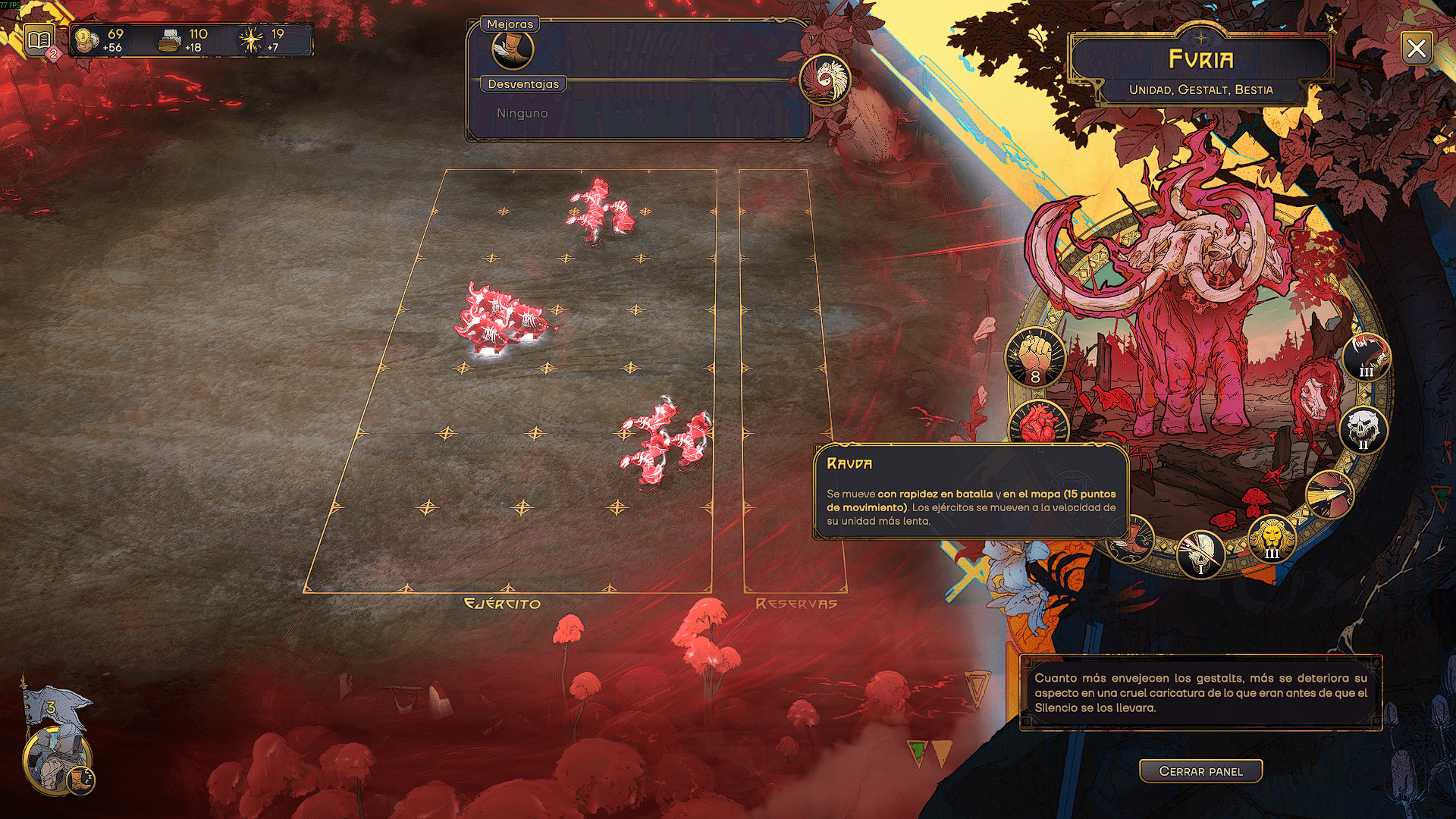This screenshot has width=1456, height=819.
Task: Select the winged boot upgrade under Mejoras
Action: [x=513, y=50]
